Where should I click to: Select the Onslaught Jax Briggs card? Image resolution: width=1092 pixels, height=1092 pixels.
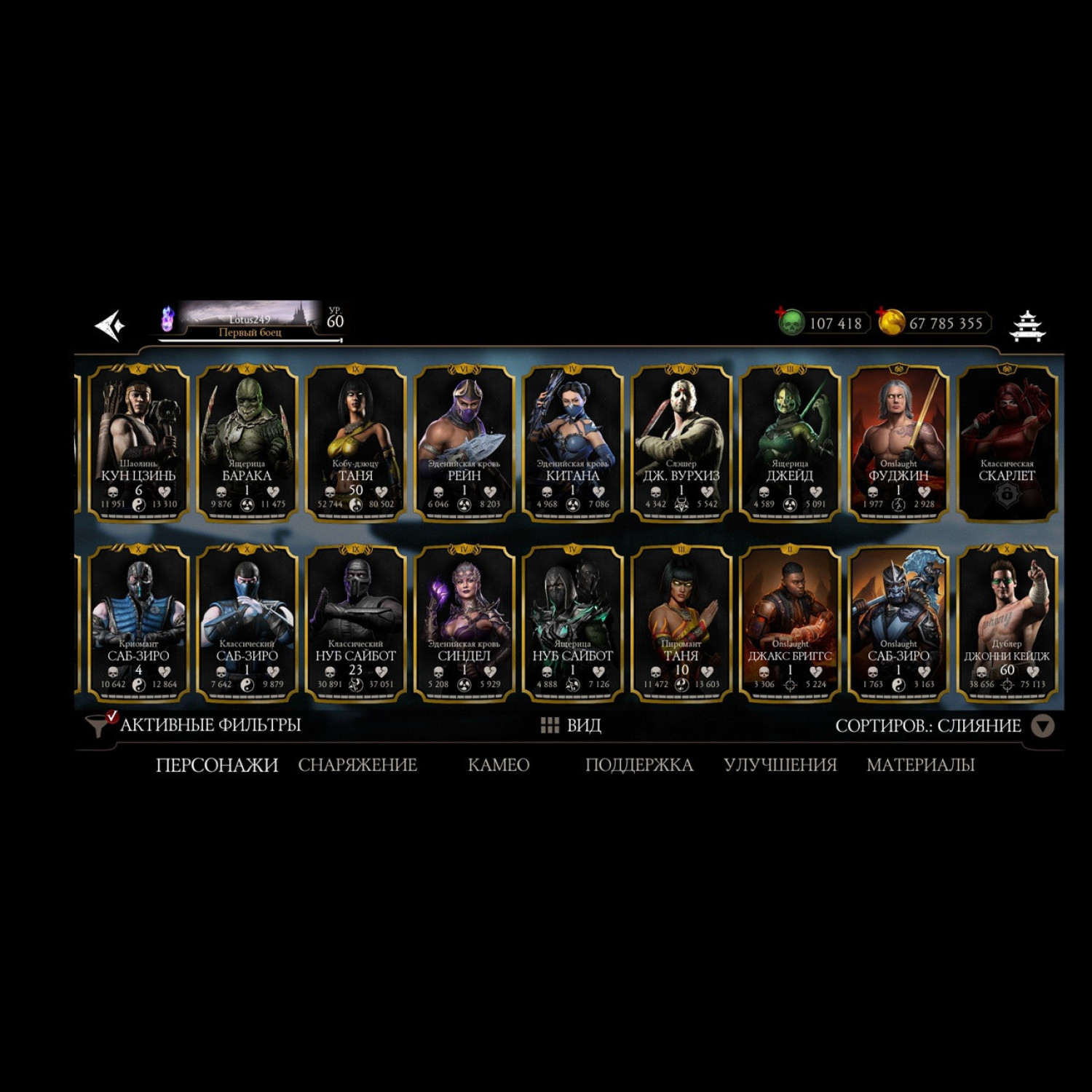pos(789,623)
